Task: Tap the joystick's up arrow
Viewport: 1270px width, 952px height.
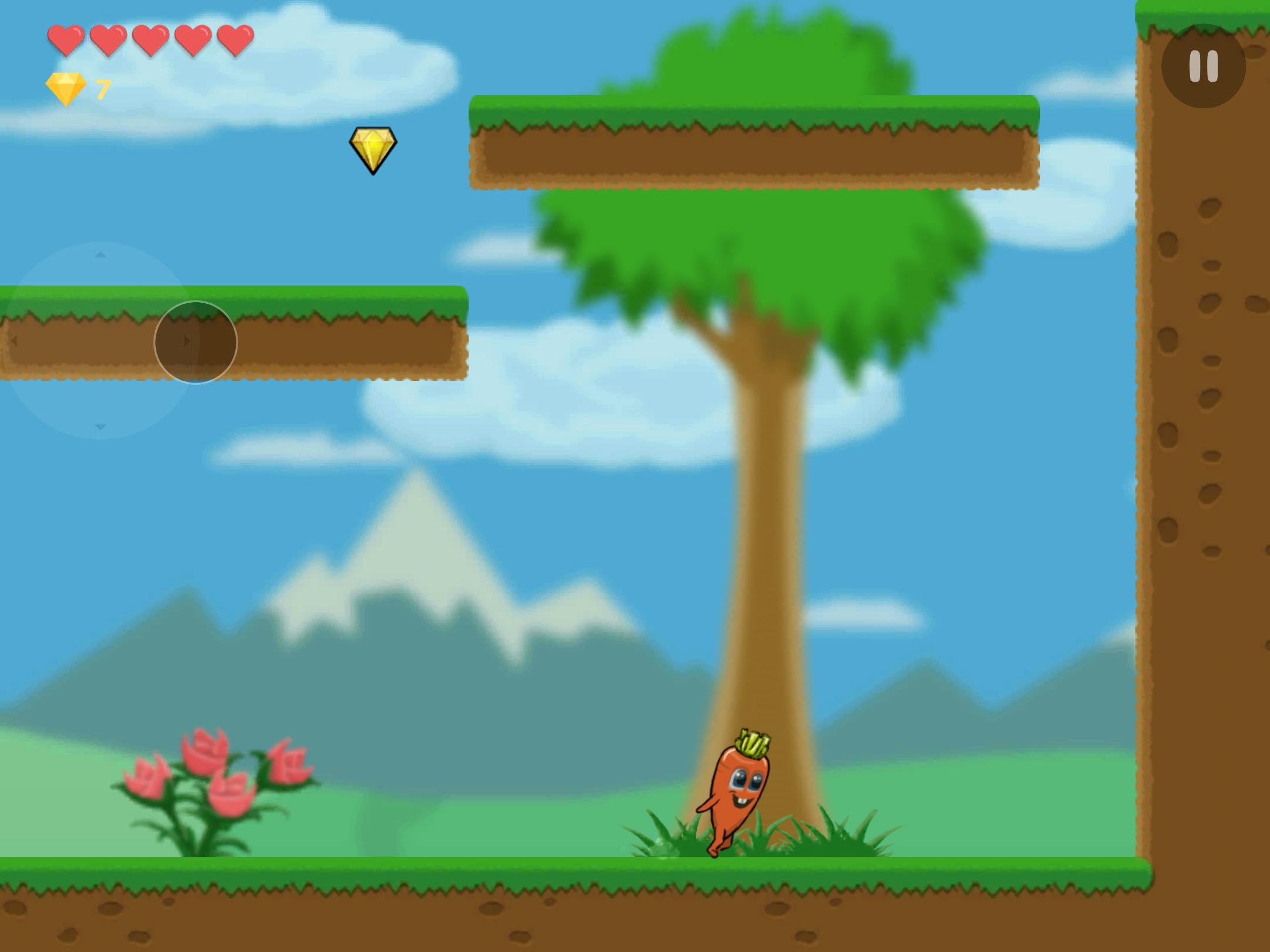Action: point(101,254)
